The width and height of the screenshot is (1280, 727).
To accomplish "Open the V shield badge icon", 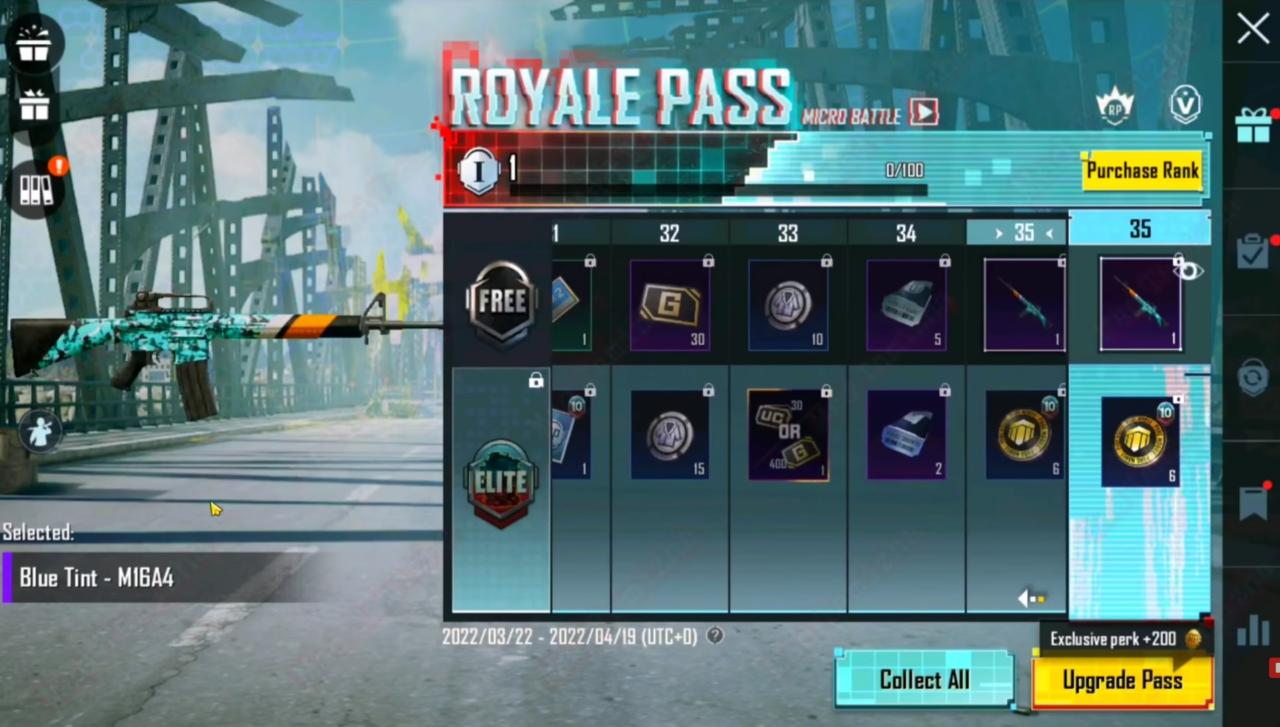I will pos(1185,105).
